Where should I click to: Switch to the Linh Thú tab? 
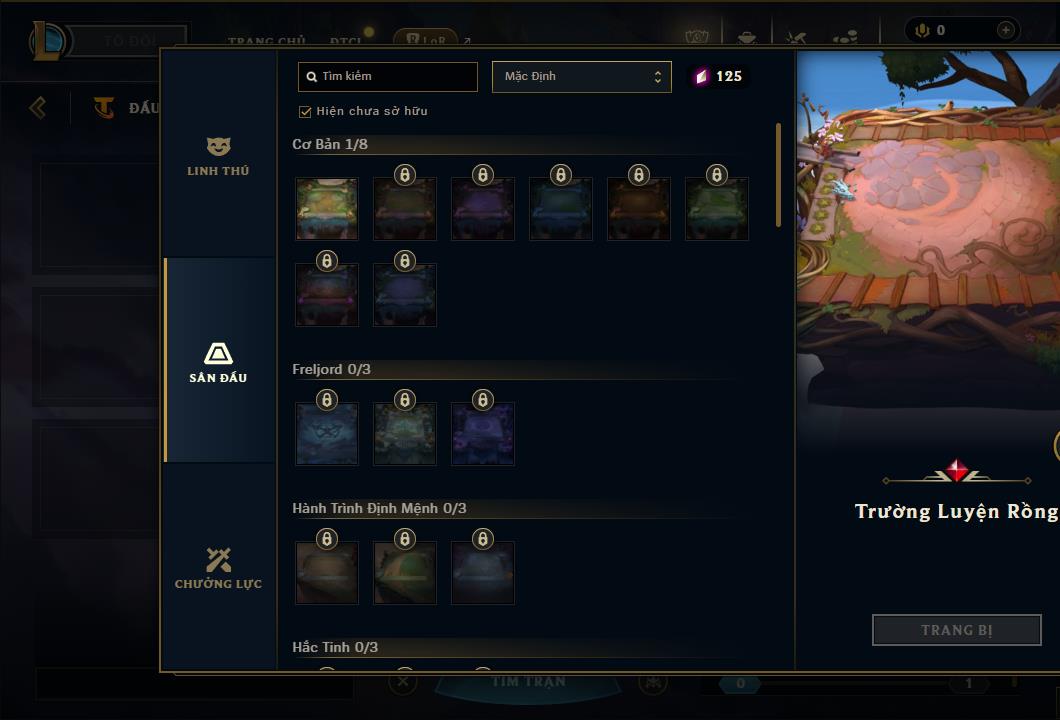218,157
